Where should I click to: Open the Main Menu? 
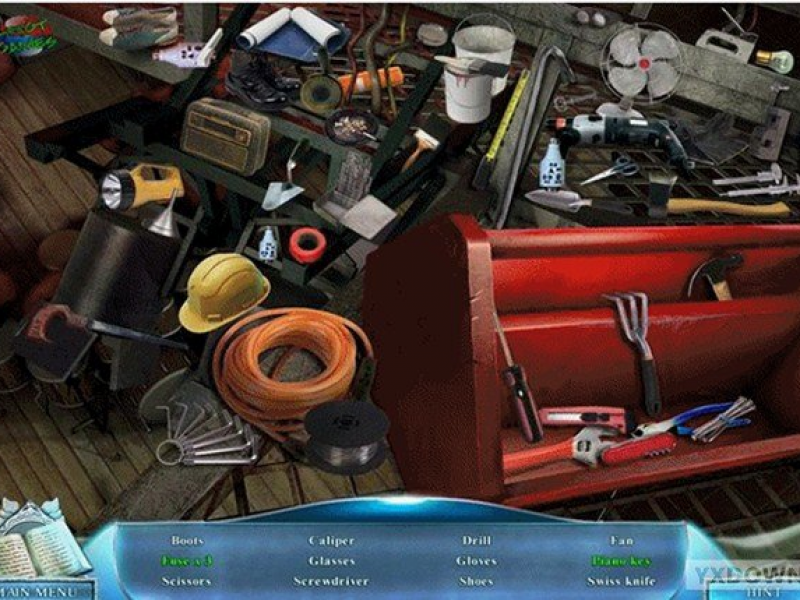click(x=42, y=591)
